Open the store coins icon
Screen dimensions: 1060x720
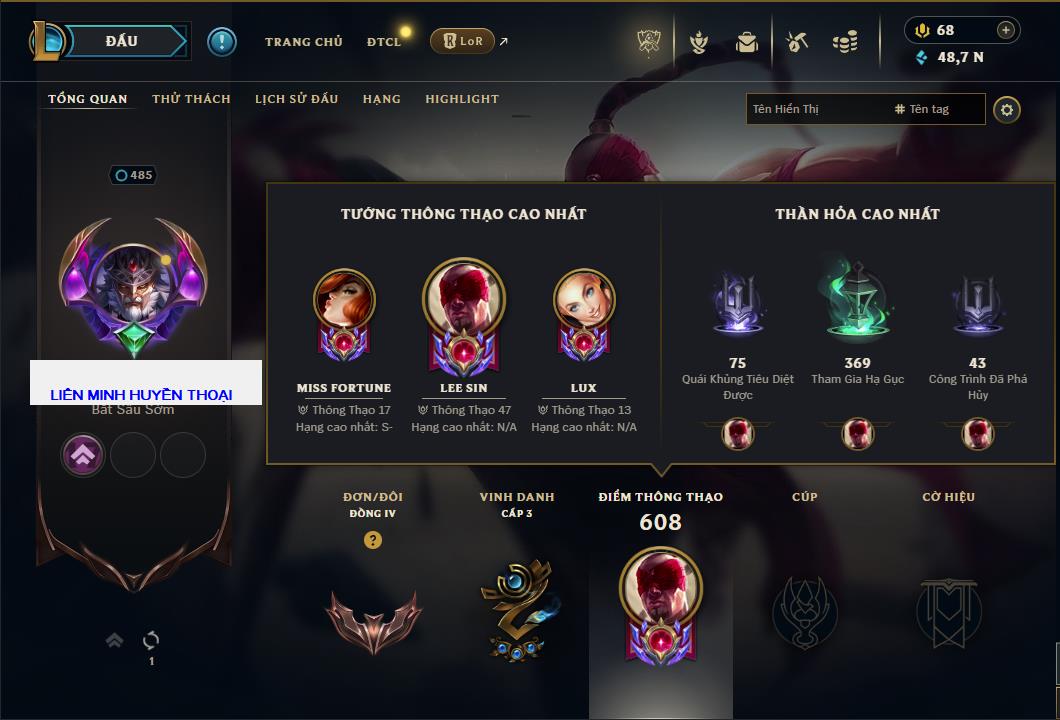[x=845, y=42]
